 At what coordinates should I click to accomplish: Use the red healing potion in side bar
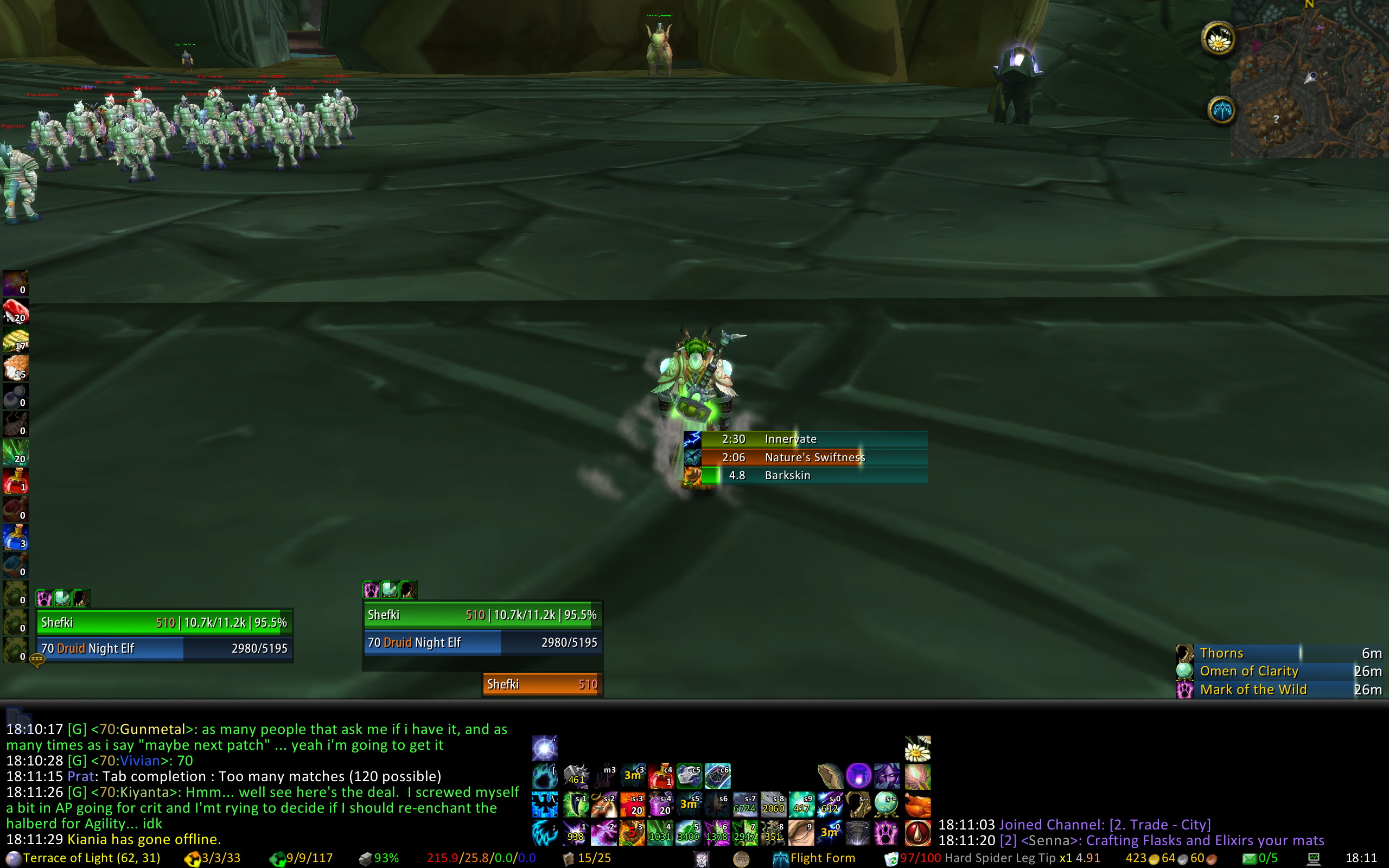(16, 481)
